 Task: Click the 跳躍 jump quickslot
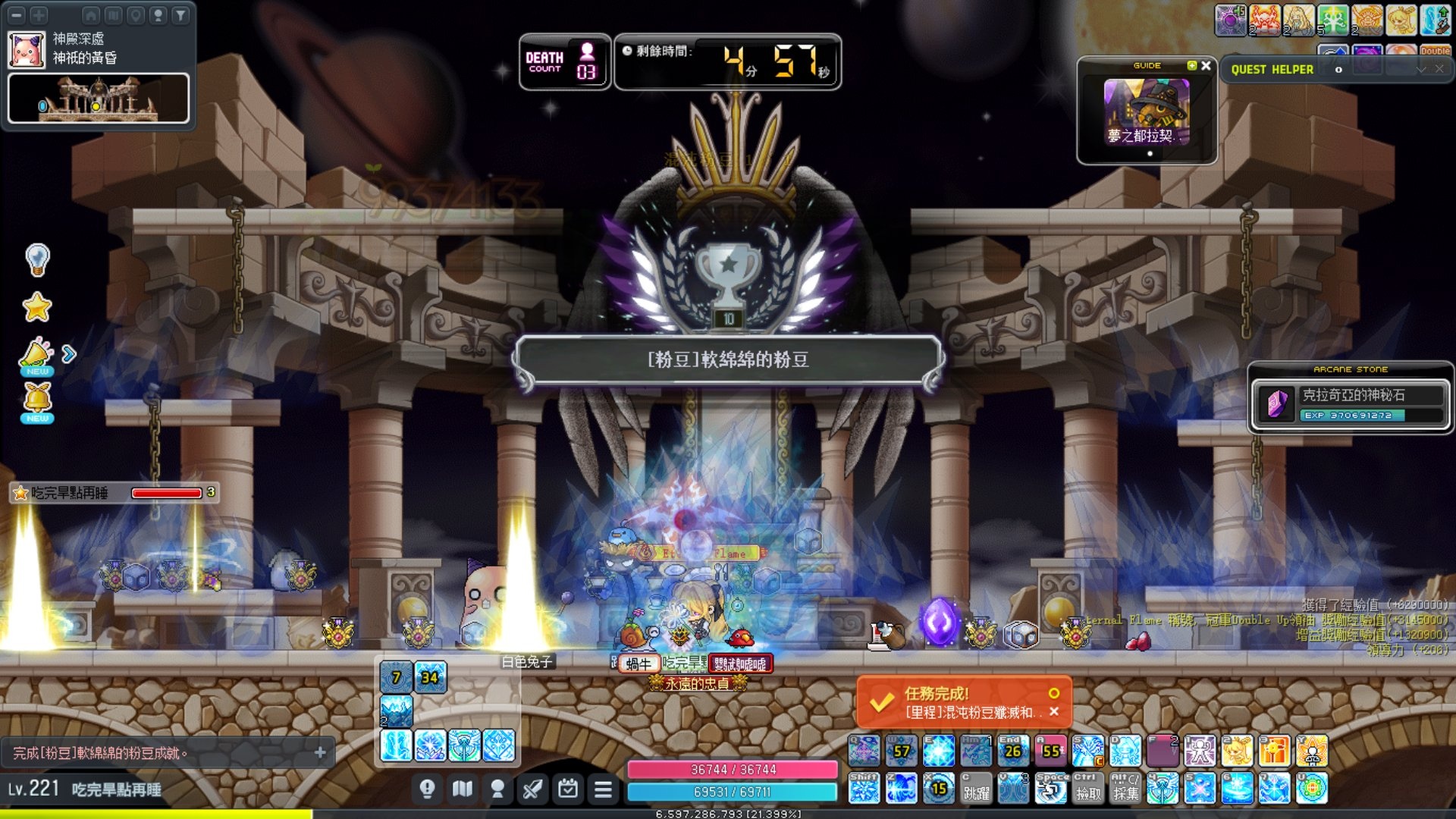976,789
